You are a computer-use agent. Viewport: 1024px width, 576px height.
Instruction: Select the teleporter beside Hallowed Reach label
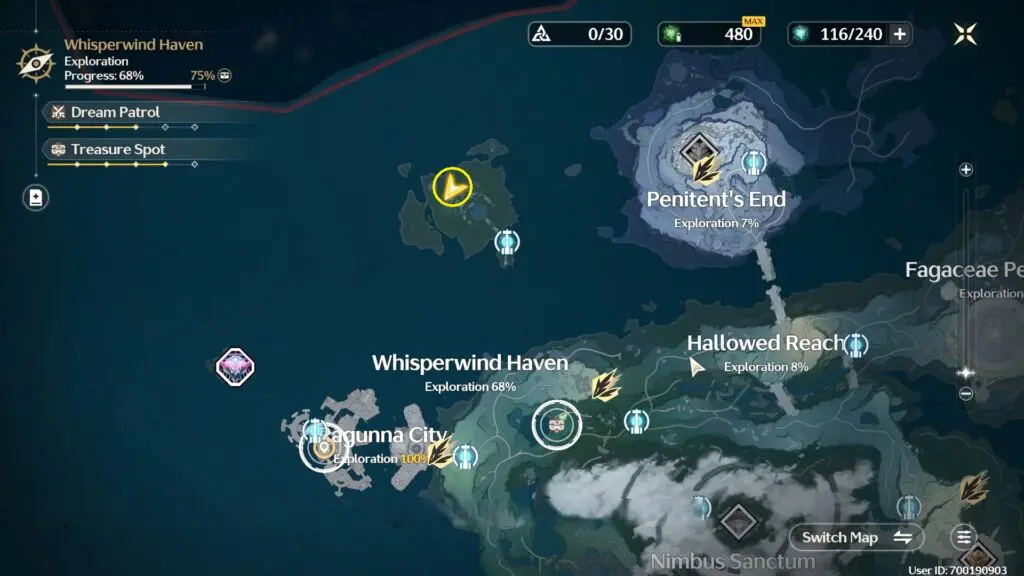pos(855,345)
